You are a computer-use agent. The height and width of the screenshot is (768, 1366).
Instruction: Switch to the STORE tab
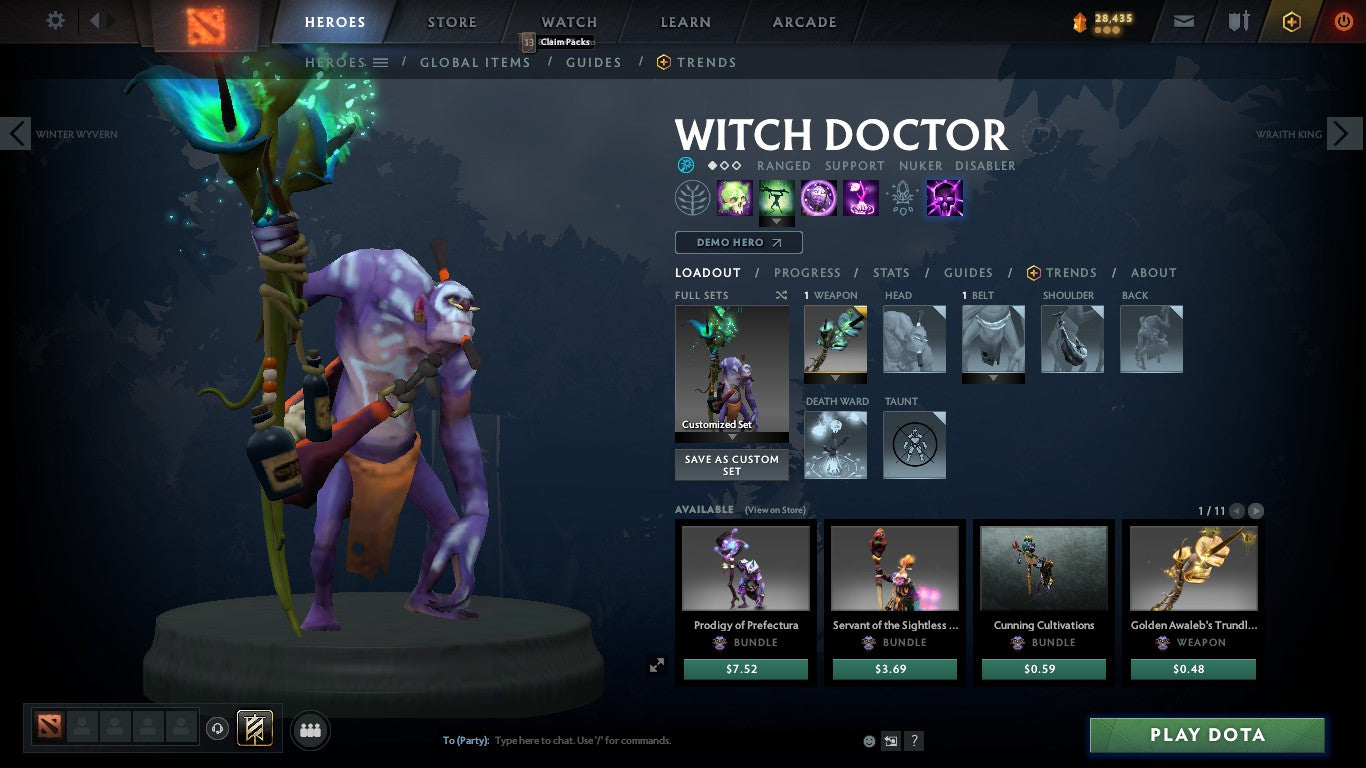[x=451, y=21]
